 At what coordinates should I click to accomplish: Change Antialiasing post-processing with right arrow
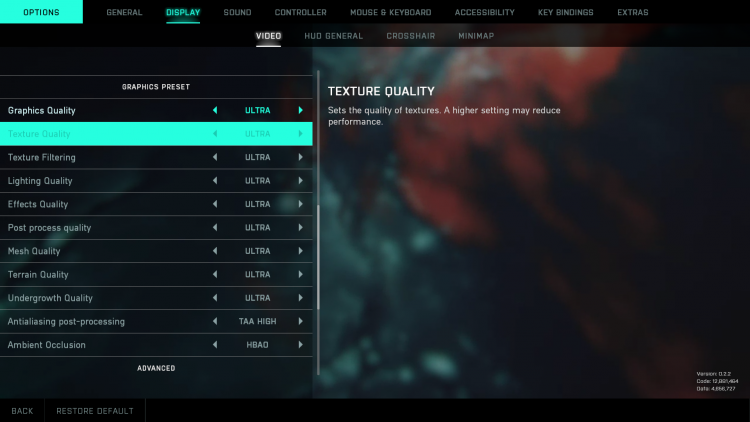point(300,321)
